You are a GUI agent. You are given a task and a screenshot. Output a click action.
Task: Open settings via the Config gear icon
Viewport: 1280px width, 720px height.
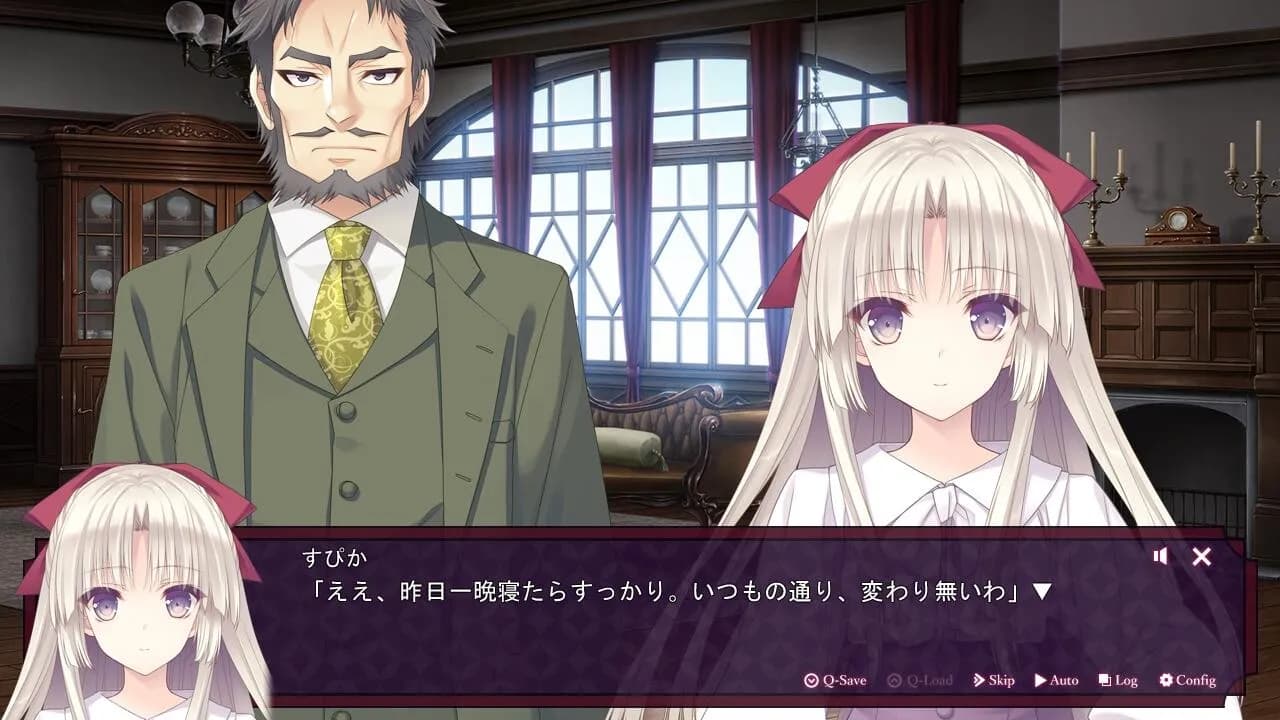[x=1166, y=680]
